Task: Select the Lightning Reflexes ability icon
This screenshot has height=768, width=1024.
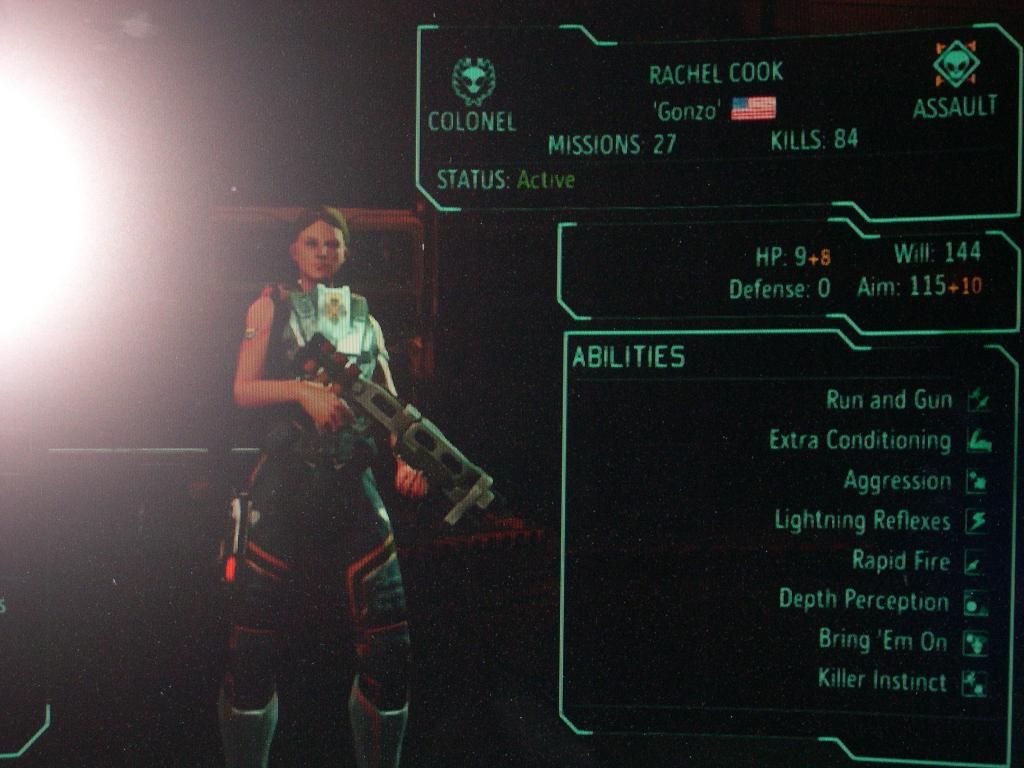Action: [x=977, y=521]
